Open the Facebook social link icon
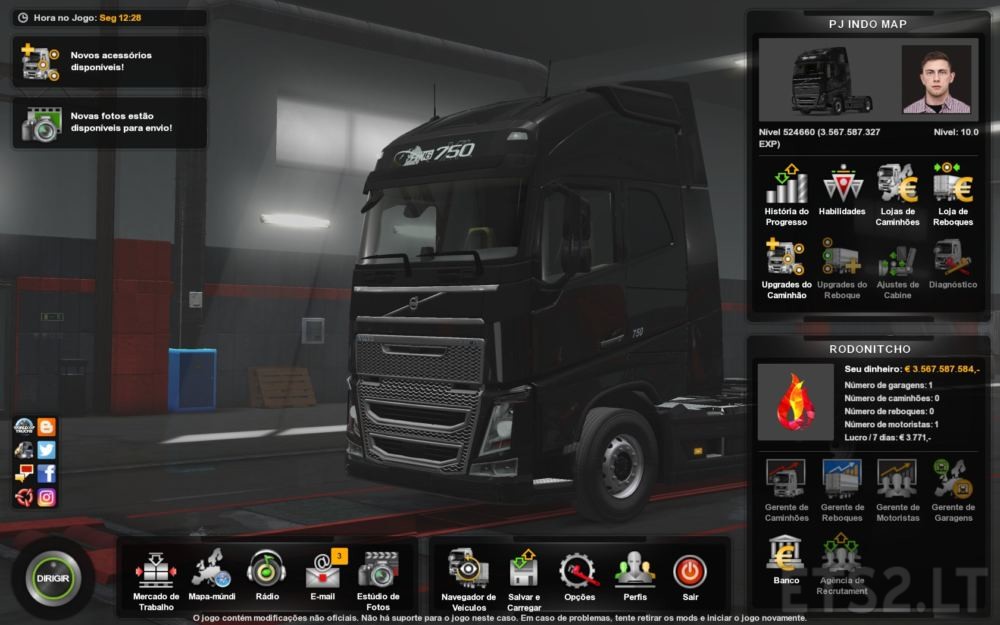The height and width of the screenshot is (625, 1000). click(x=46, y=473)
